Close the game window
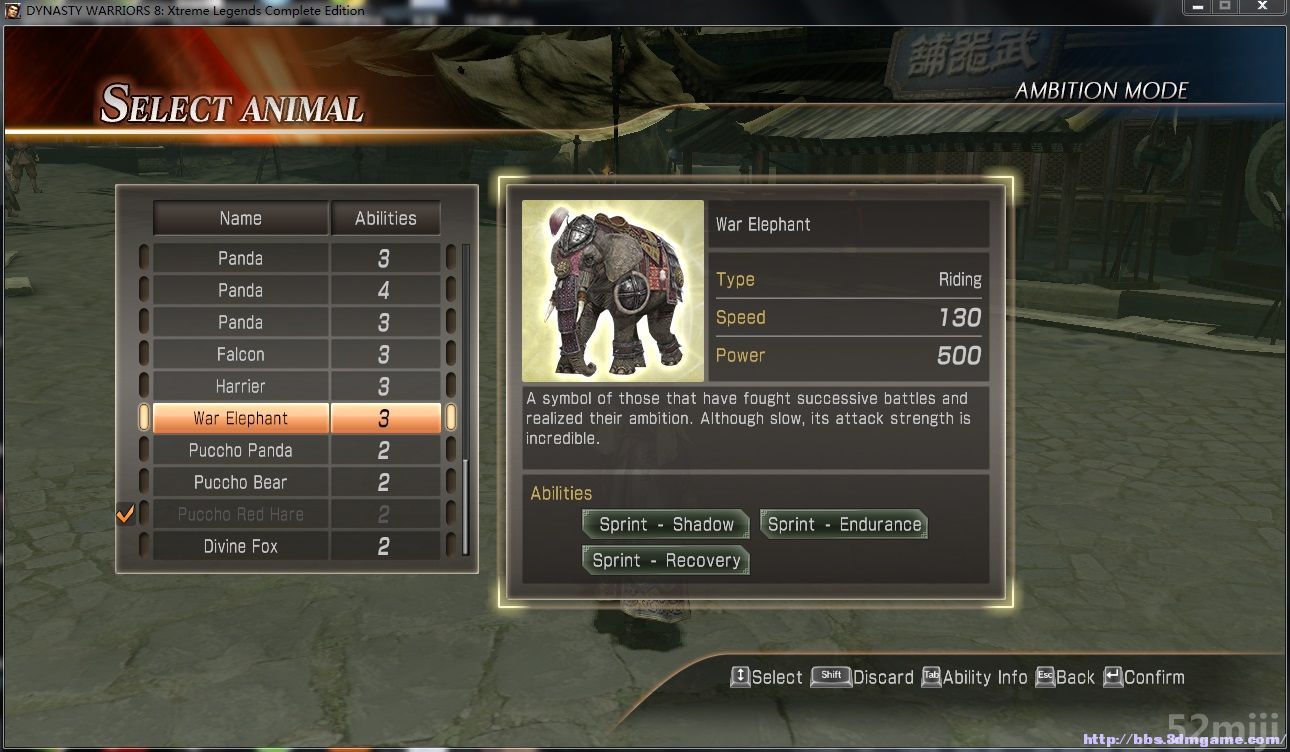The width and height of the screenshot is (1290, 752). coord(1262,8)
